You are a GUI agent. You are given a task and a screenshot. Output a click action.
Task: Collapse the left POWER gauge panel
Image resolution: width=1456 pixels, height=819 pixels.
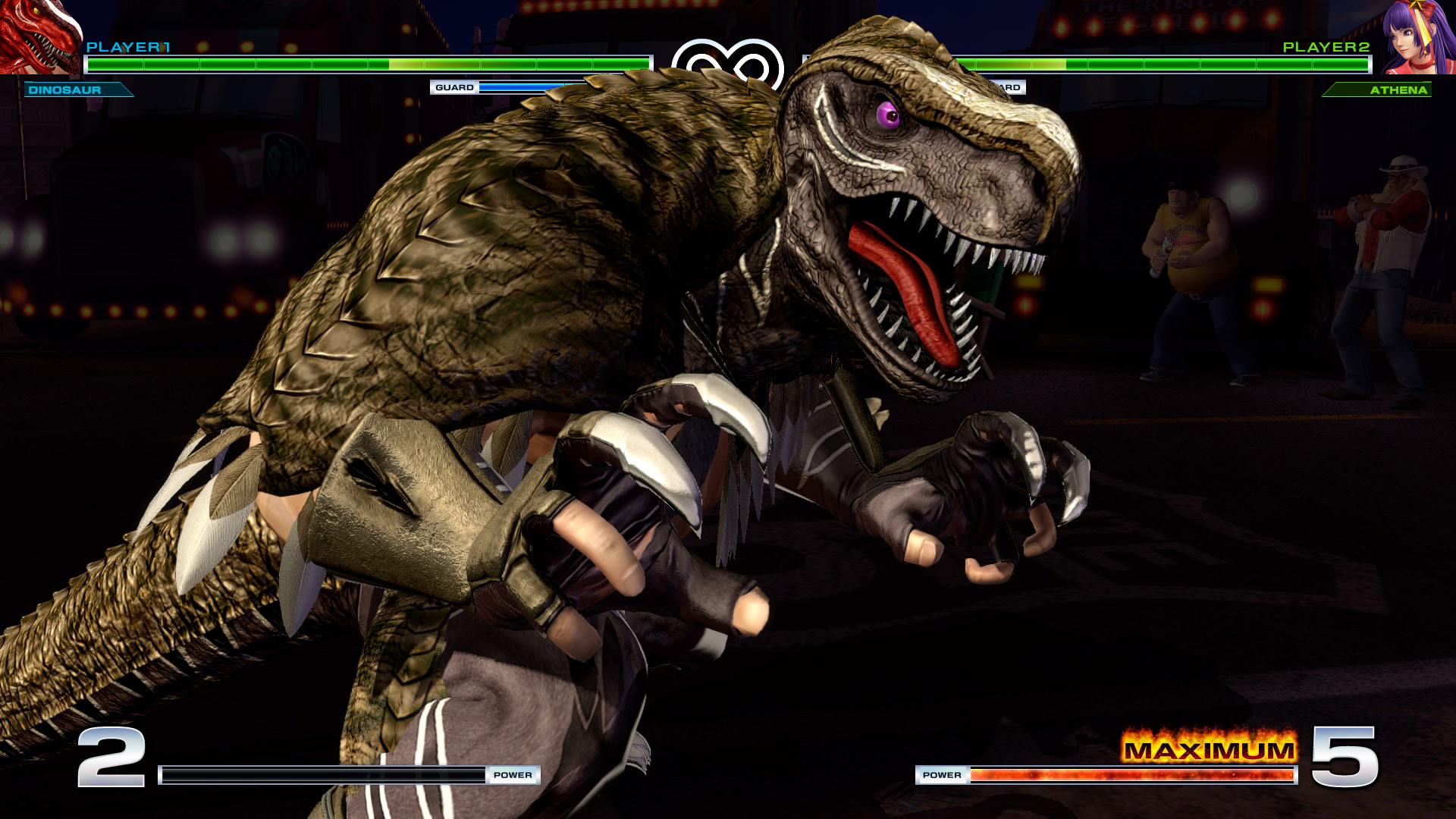(349, 776)
